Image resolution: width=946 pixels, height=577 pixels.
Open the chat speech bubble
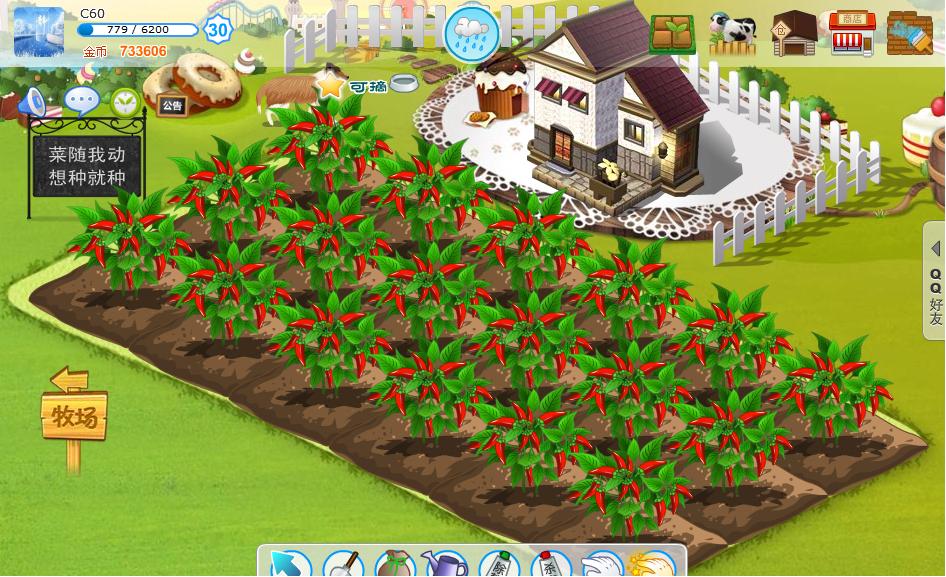81,100
